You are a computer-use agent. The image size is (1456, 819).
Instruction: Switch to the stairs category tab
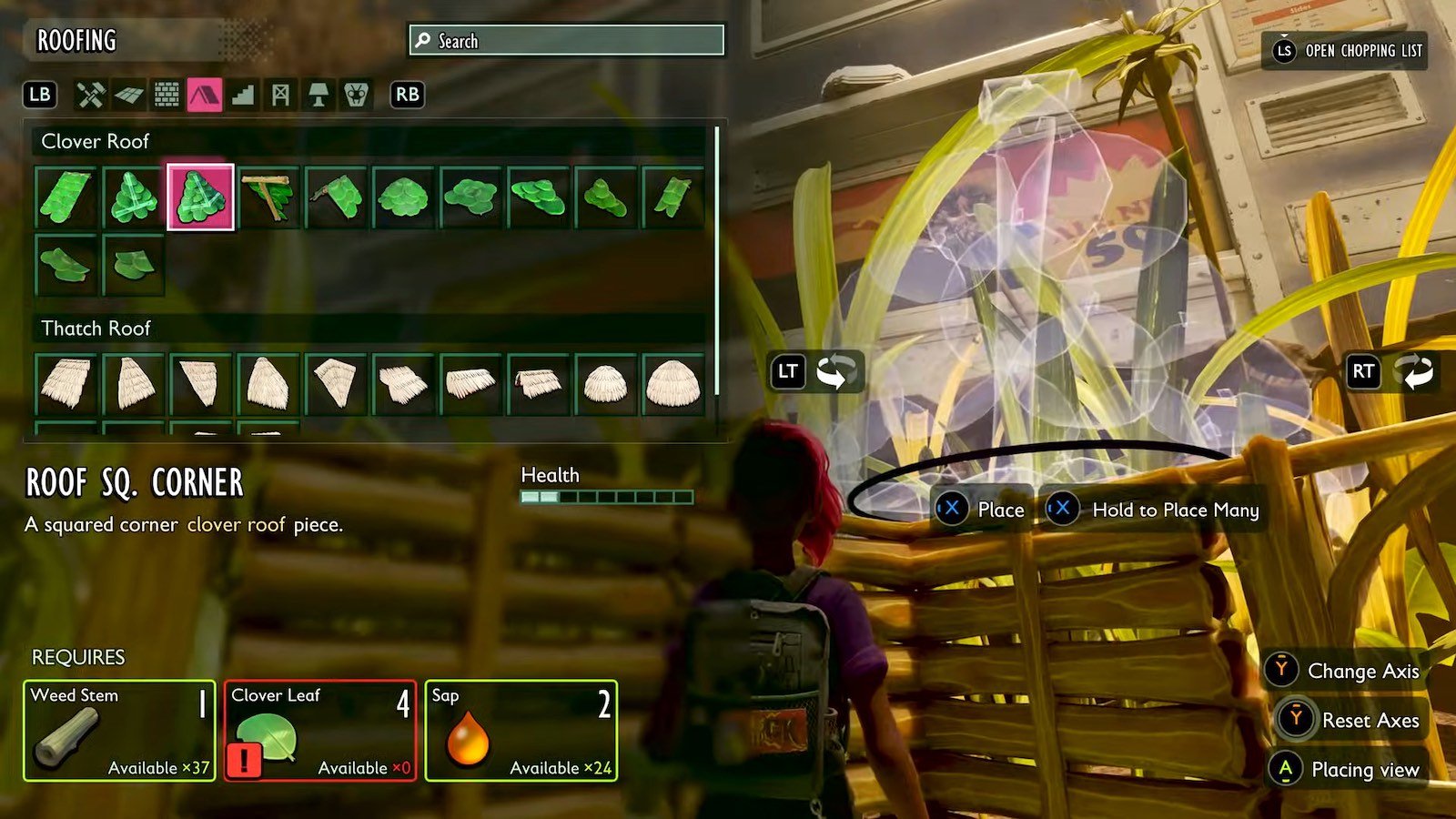(243, 95)
